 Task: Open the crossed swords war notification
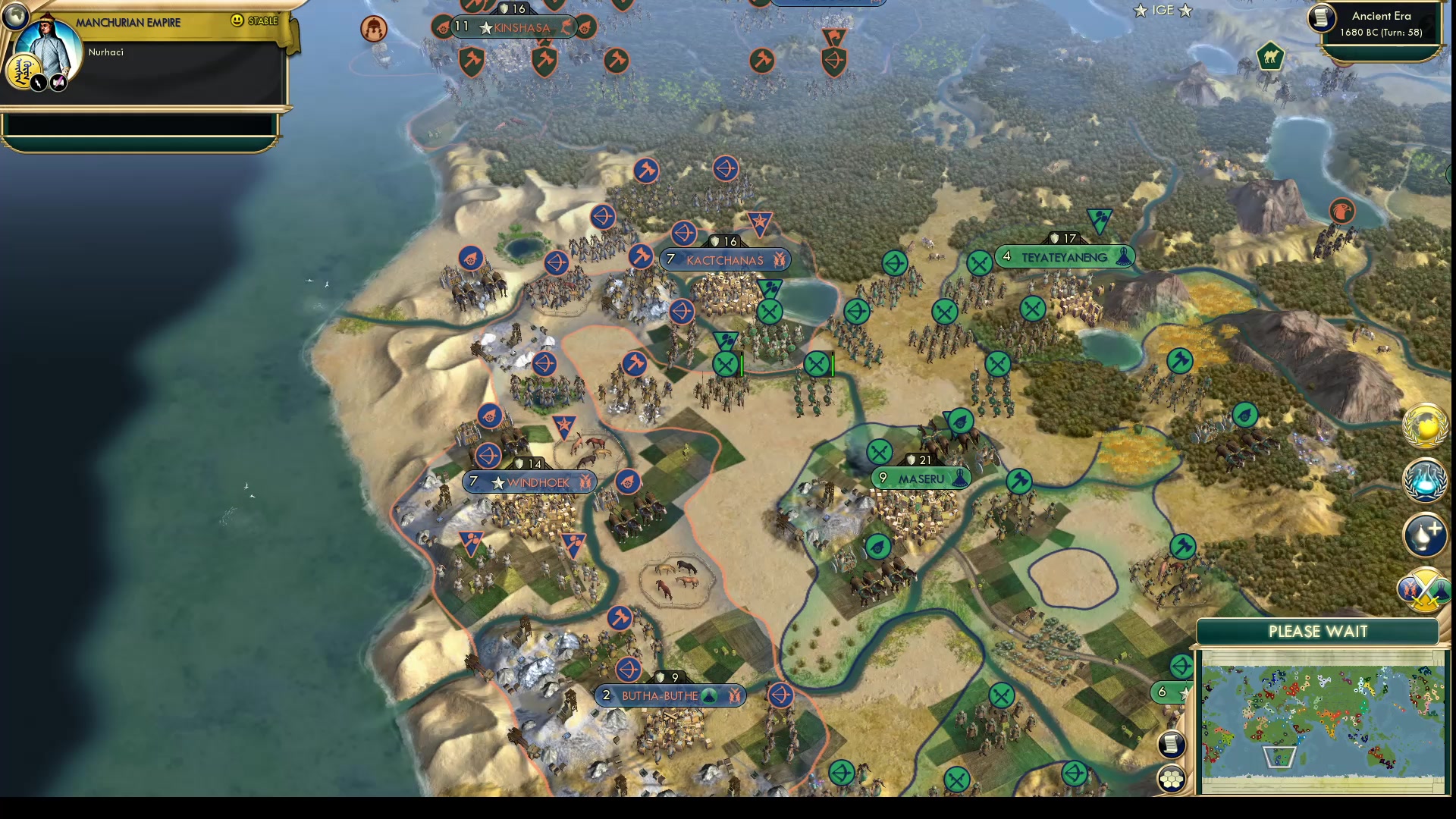(1425, 590)
